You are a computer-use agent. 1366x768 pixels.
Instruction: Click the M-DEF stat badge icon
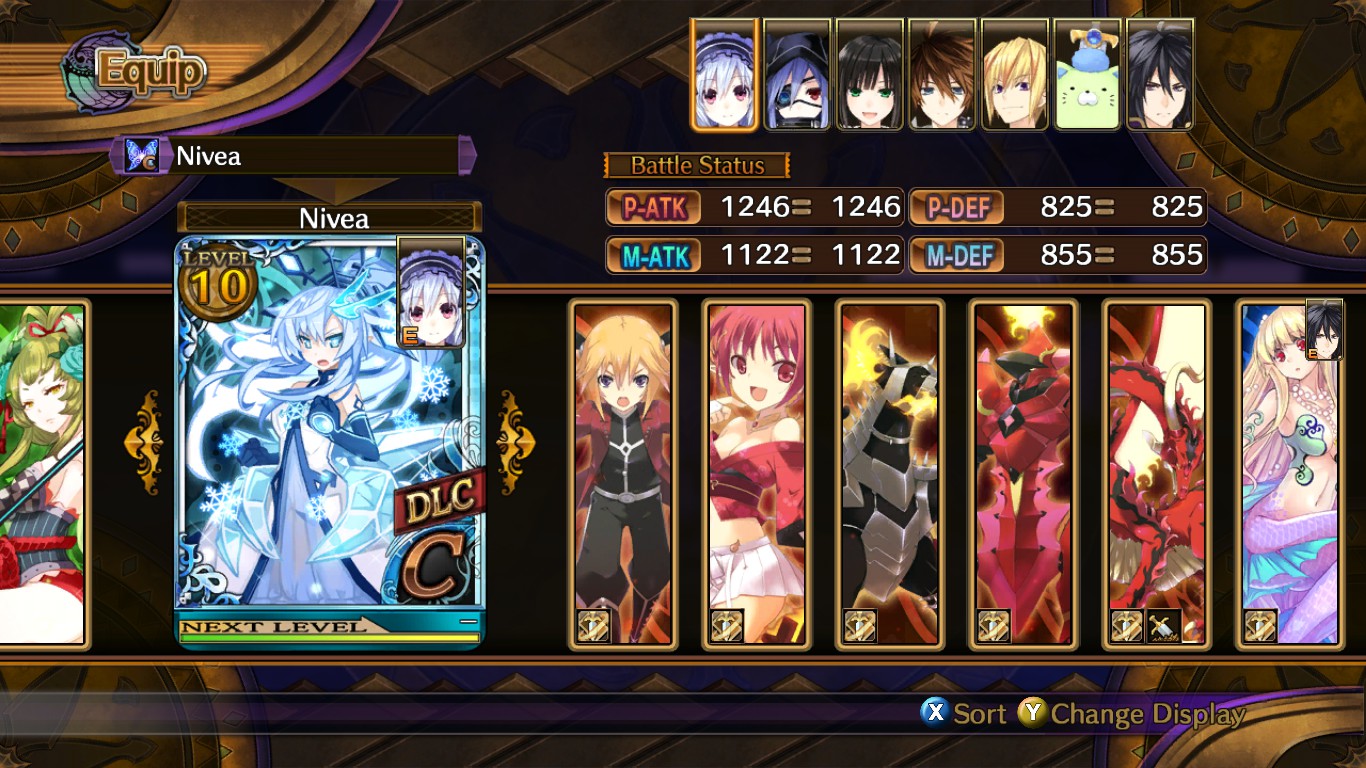tap(956, 255)
